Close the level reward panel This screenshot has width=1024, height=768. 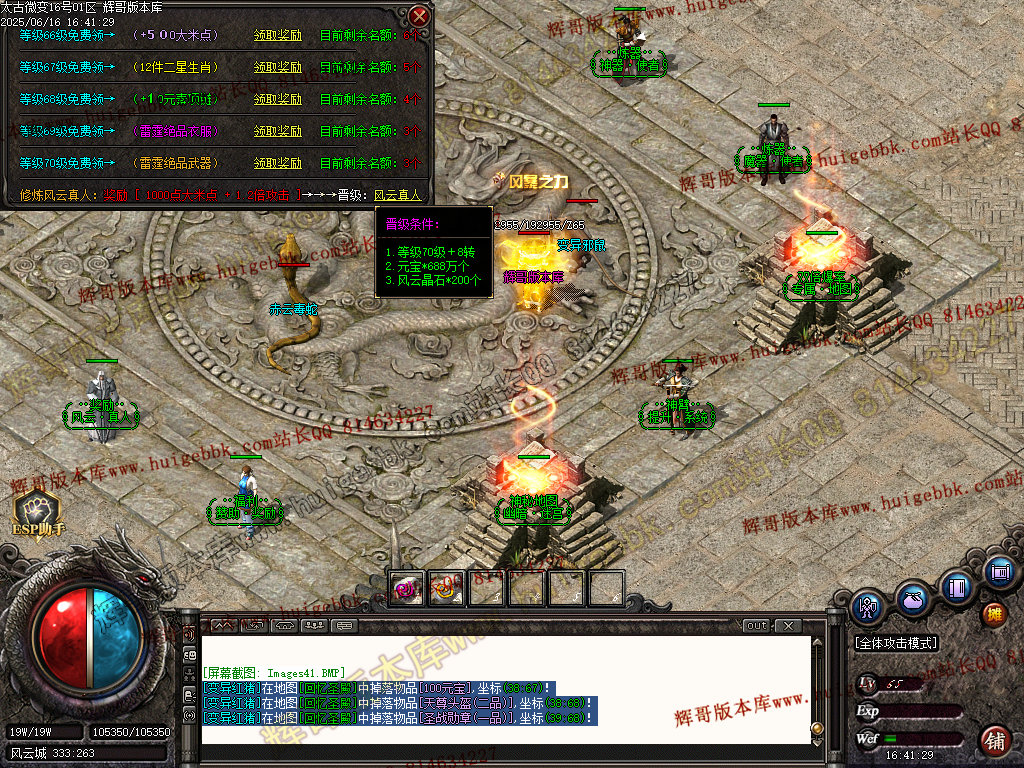click(420, 16)
